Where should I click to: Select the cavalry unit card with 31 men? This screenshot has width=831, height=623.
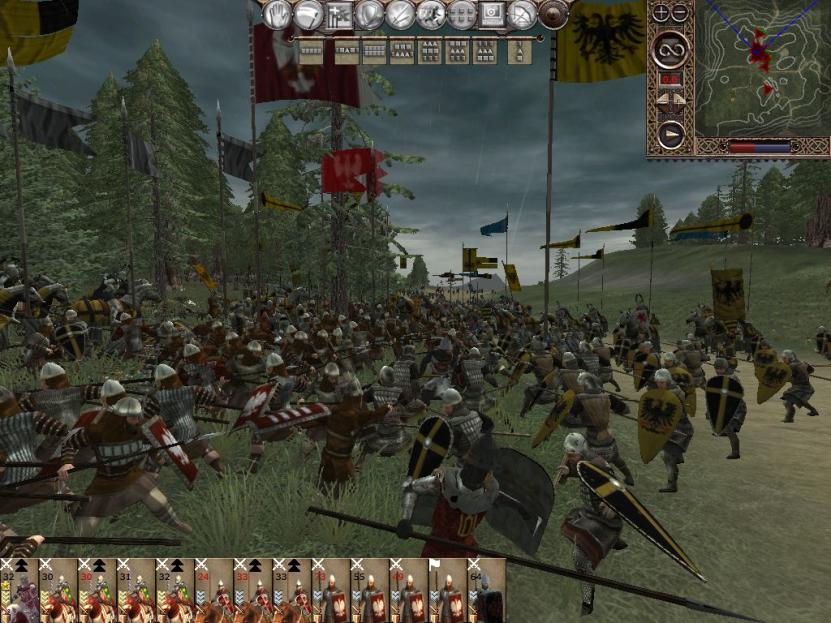(136, 592)
